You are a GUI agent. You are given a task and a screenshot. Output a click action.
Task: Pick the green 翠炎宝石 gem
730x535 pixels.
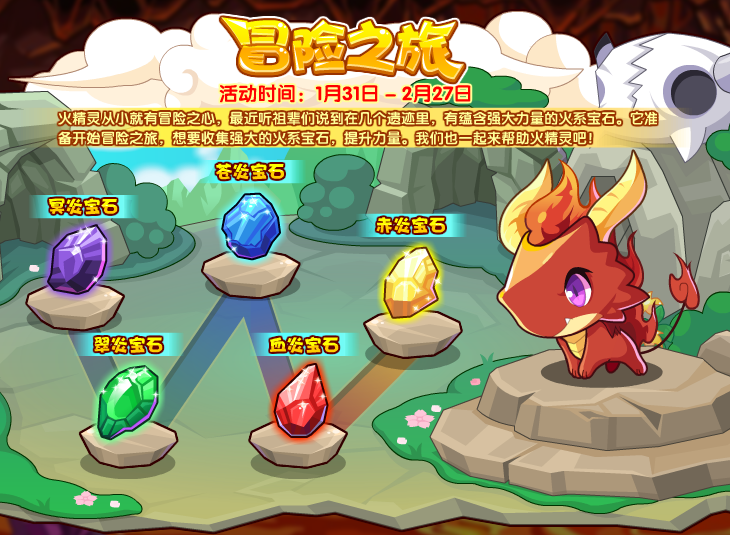[x=127, y=400]
